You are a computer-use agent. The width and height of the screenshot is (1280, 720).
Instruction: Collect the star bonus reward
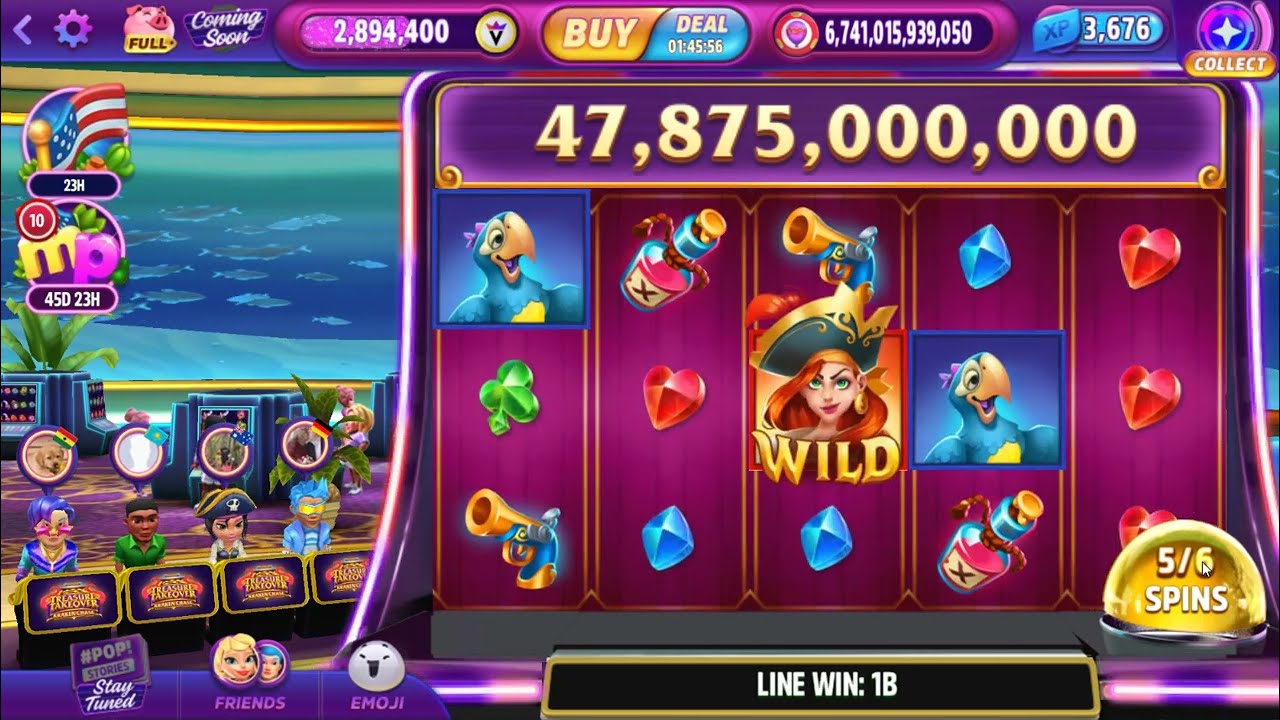tap(1229, 36)
